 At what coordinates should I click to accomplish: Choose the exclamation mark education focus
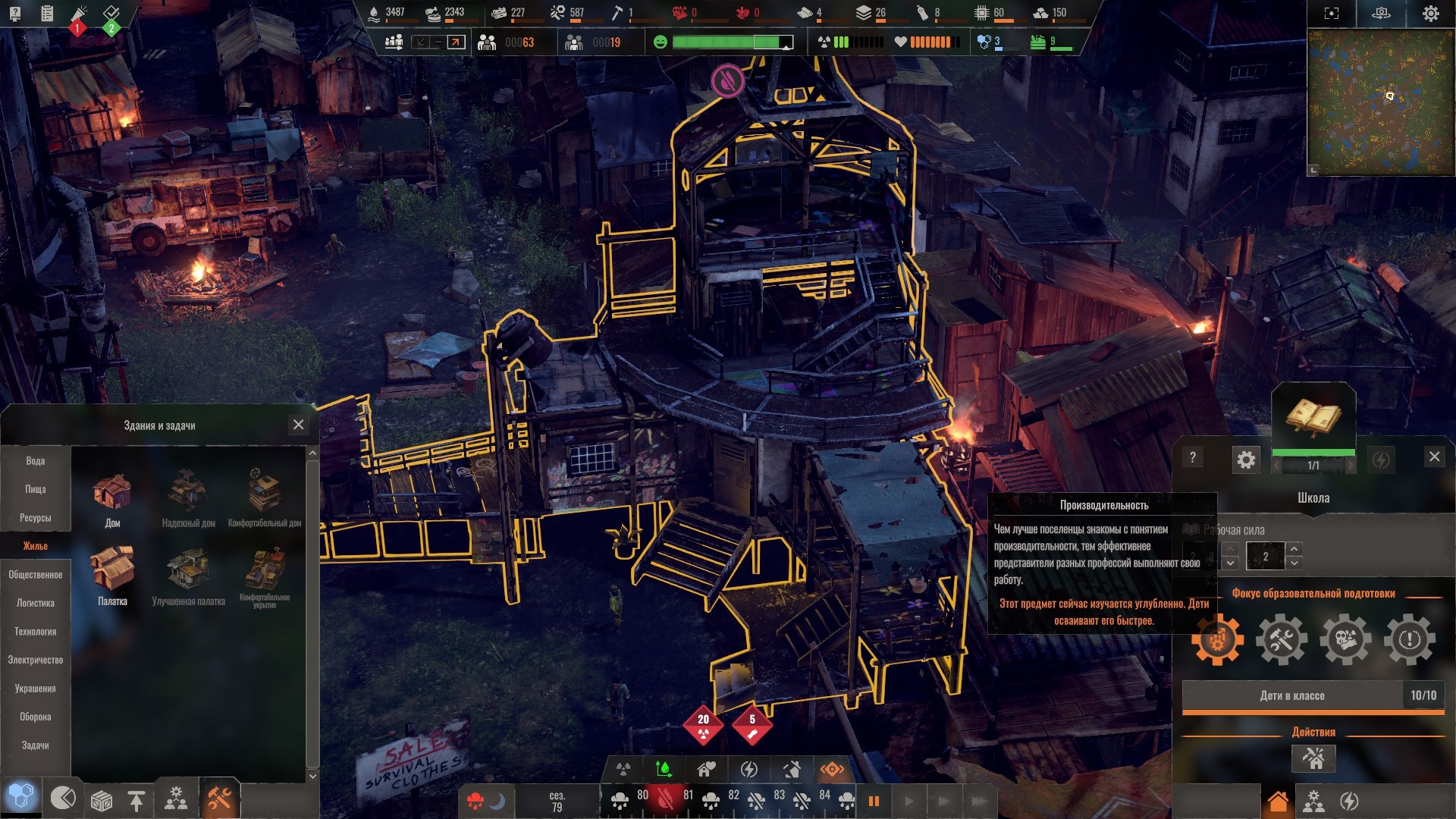pyautogui.click(x=1410, y=640)
